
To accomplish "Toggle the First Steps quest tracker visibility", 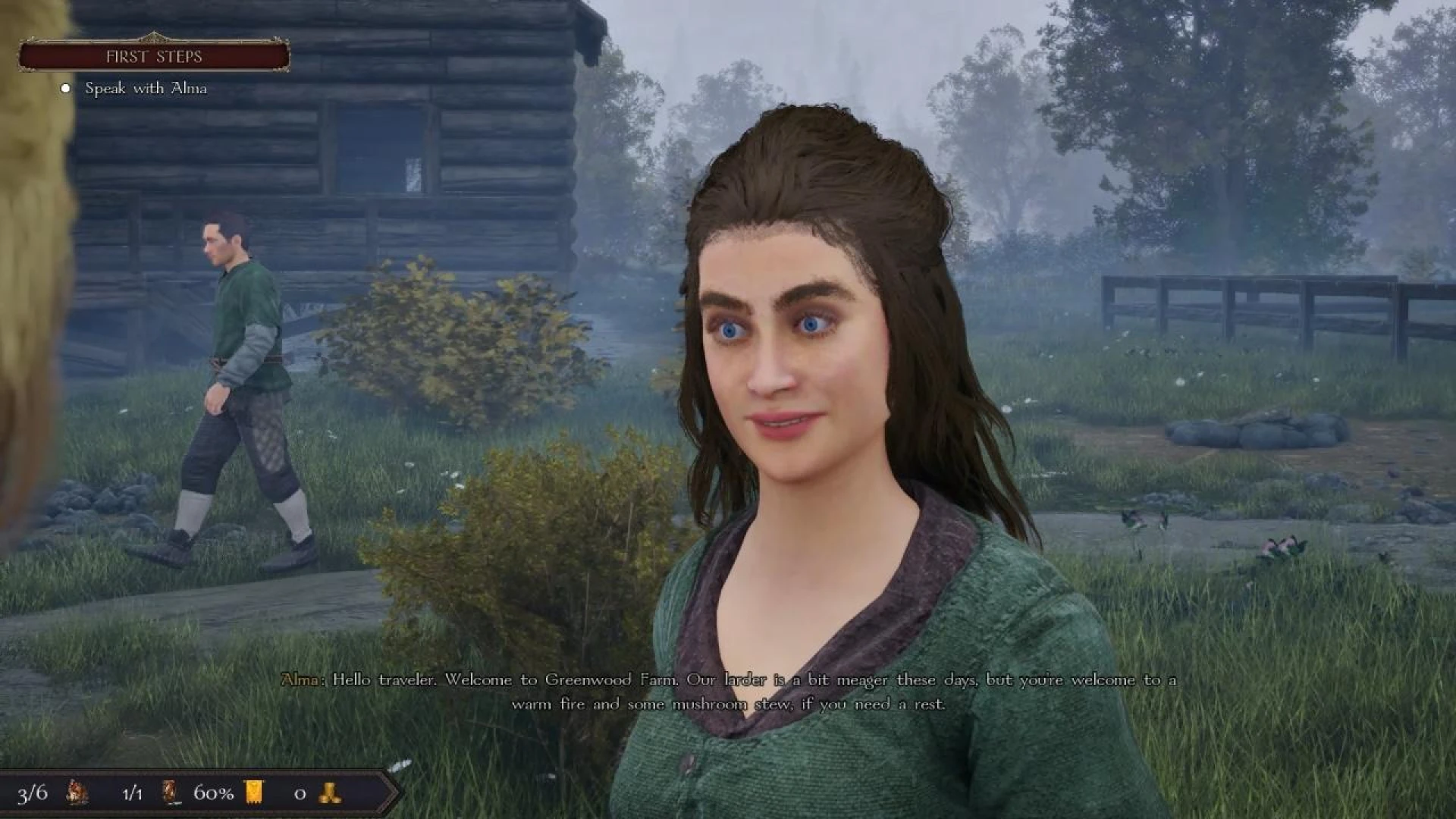I will (154, 55).
